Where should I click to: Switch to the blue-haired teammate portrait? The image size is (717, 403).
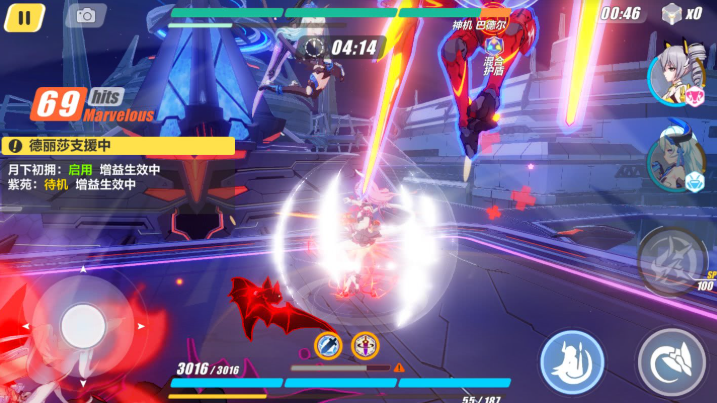(x=673, y=160)
